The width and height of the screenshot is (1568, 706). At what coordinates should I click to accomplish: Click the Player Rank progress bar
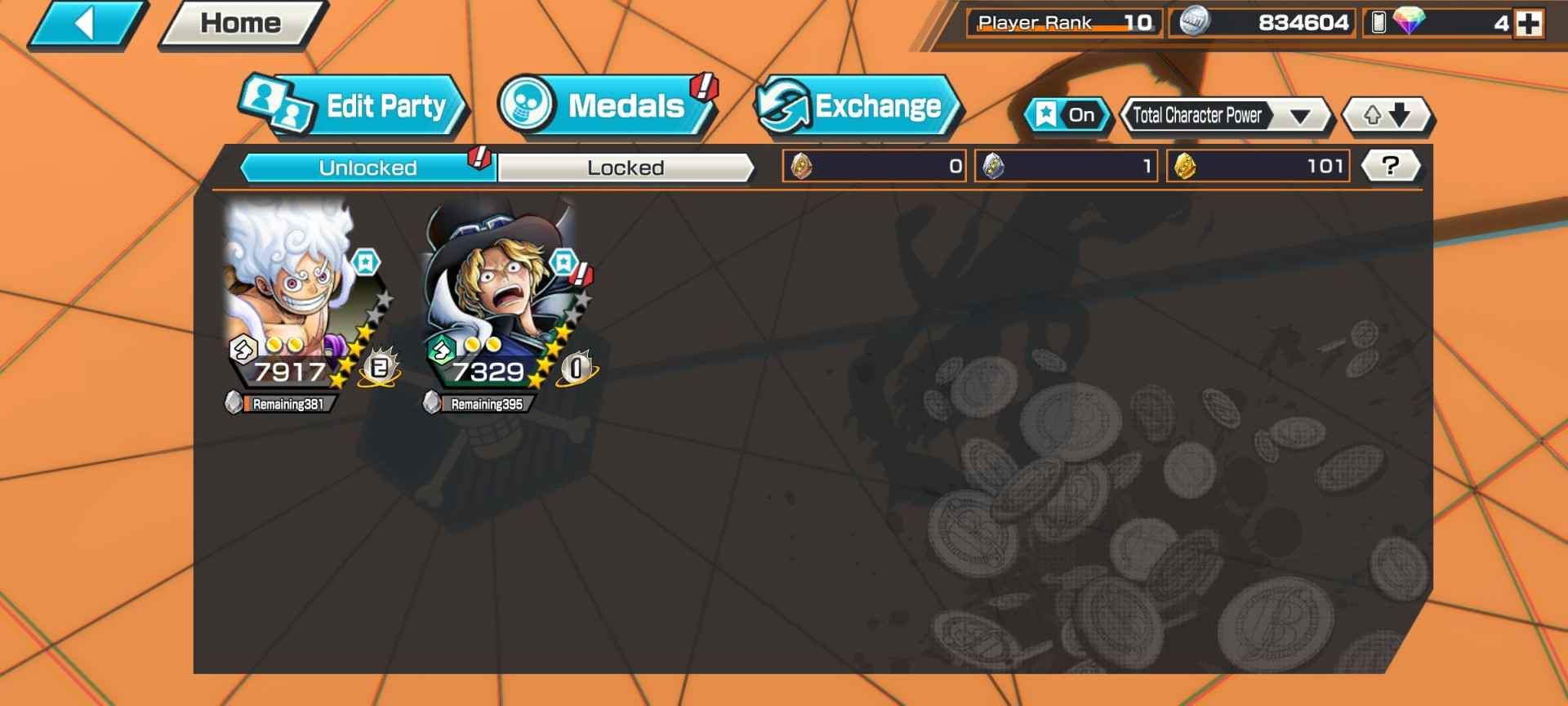click(x=1062, y=22)
